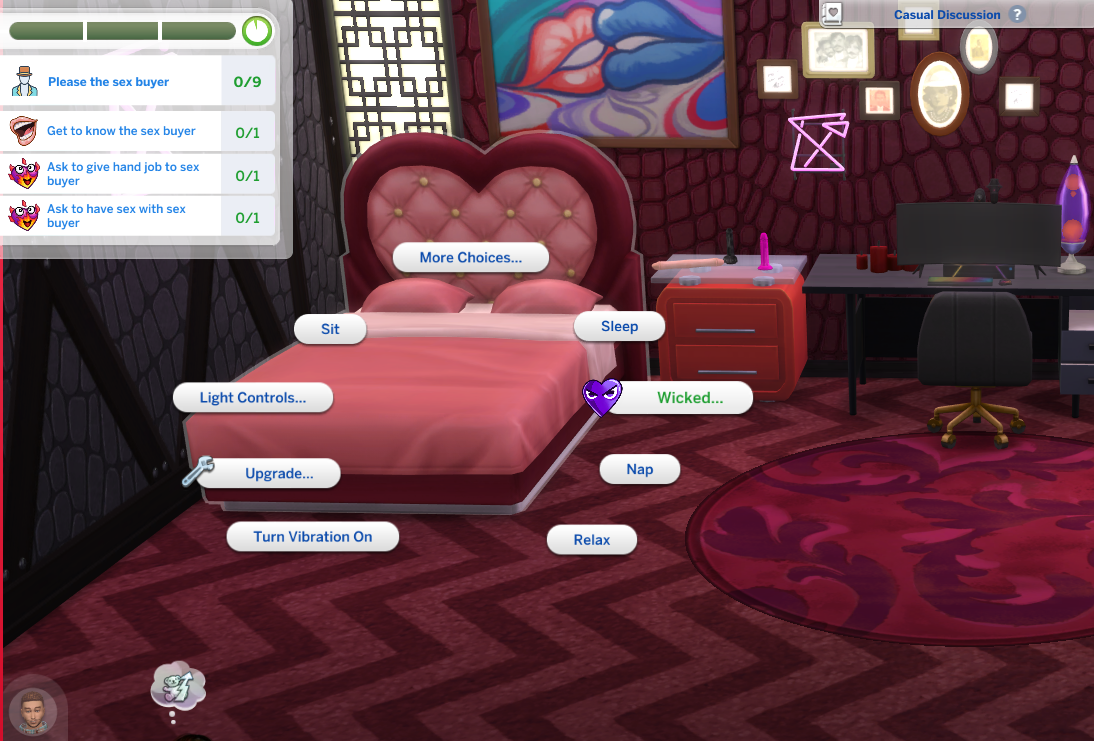Choose the Relax interaction
This screenshot has width=1094, height=741.
pos(591,540)
